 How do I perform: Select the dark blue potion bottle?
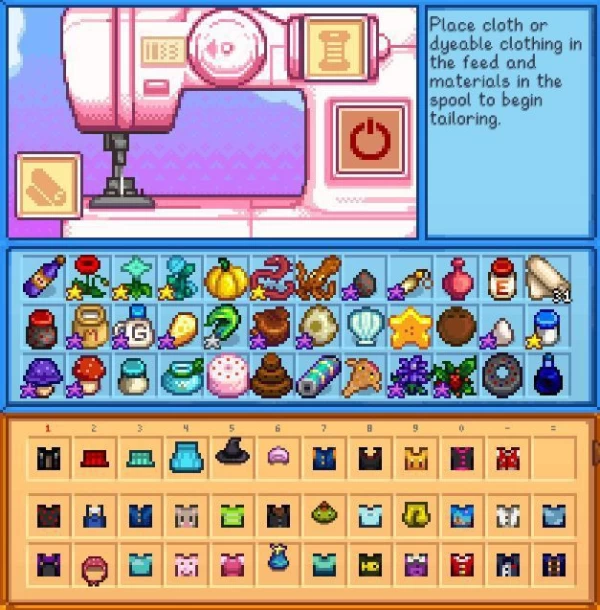tap(545, 376)
